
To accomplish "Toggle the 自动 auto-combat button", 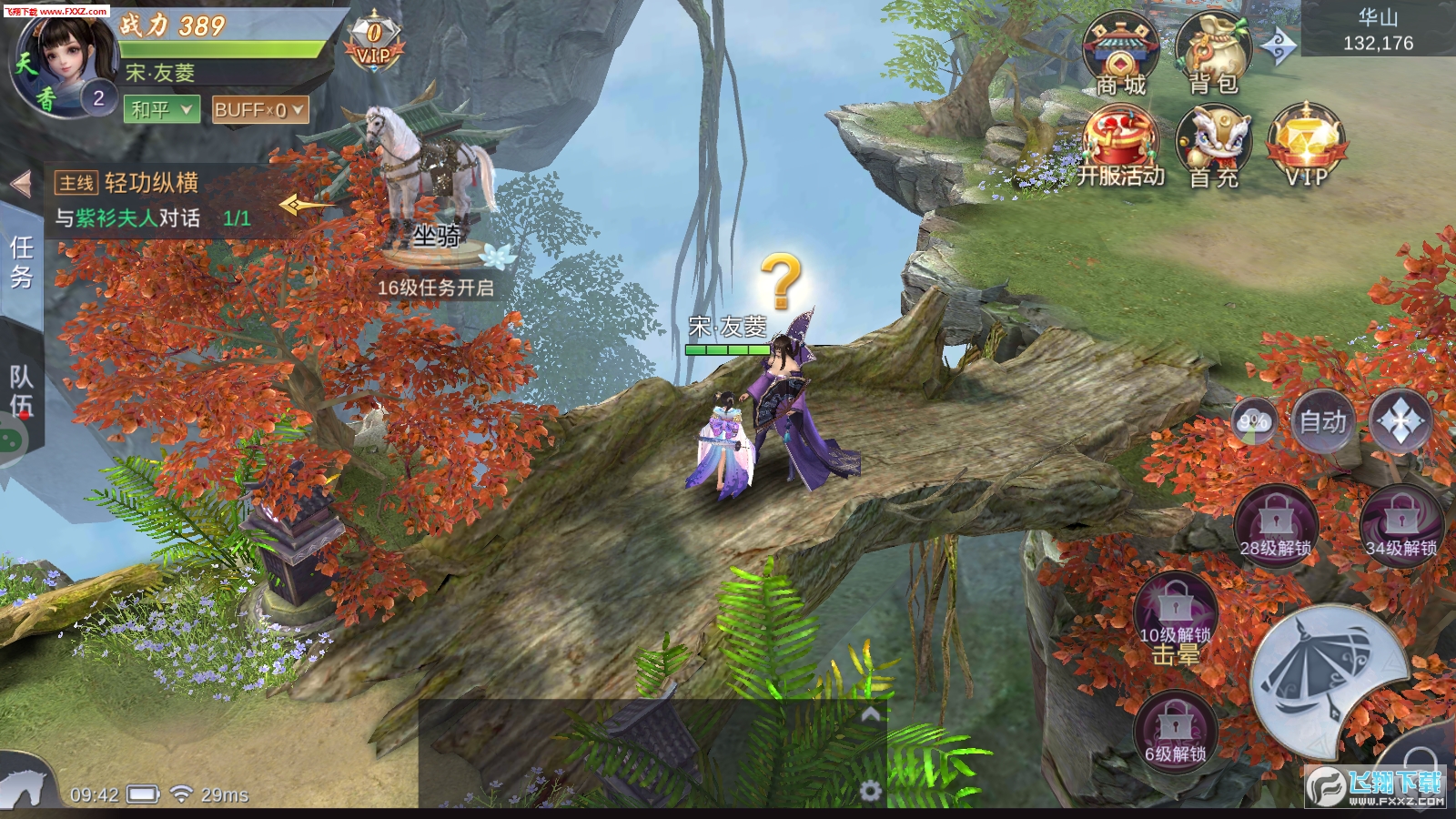I will click(1321, 421).
